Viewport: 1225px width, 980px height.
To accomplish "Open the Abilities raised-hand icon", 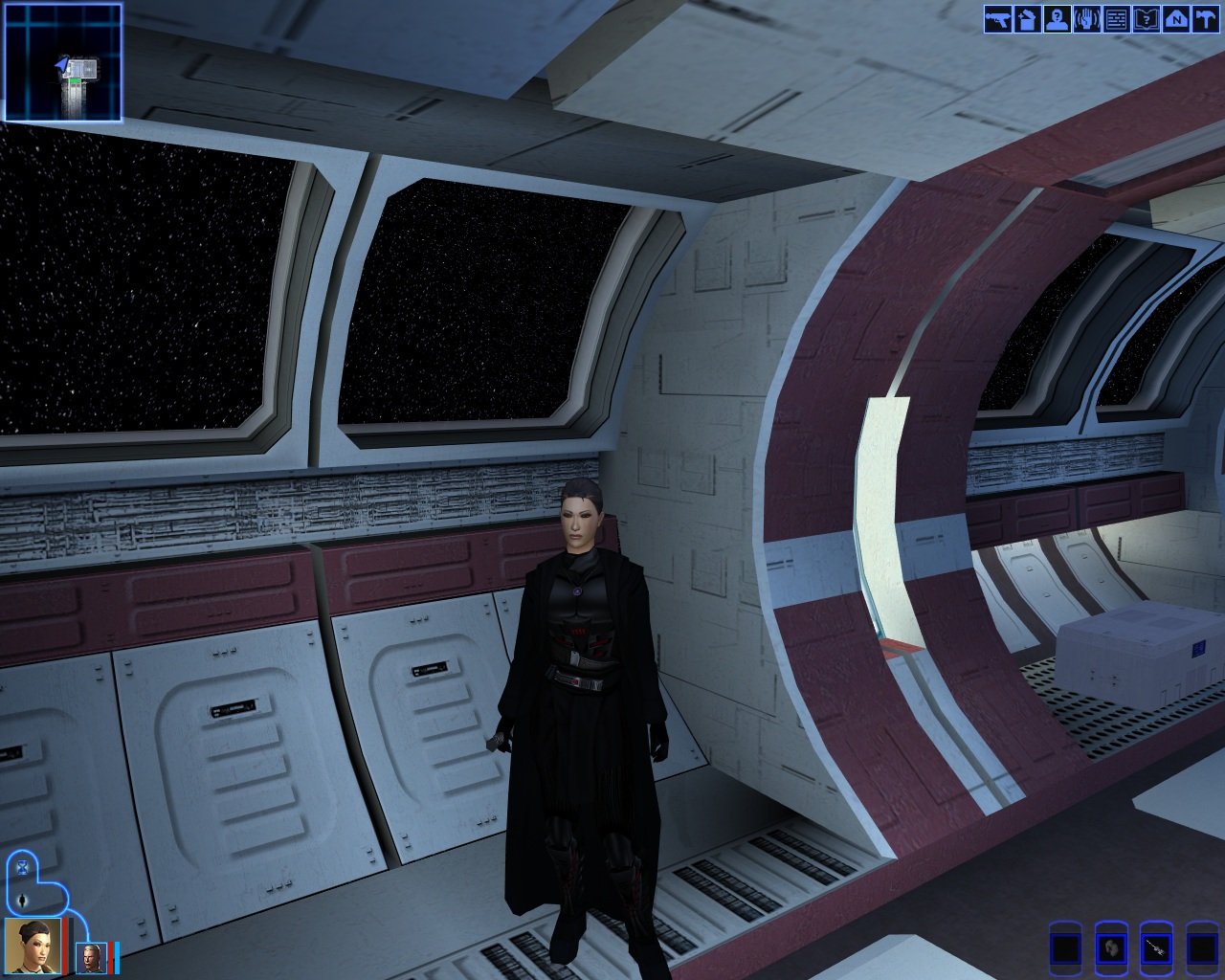I will (x=1086, y=19).
